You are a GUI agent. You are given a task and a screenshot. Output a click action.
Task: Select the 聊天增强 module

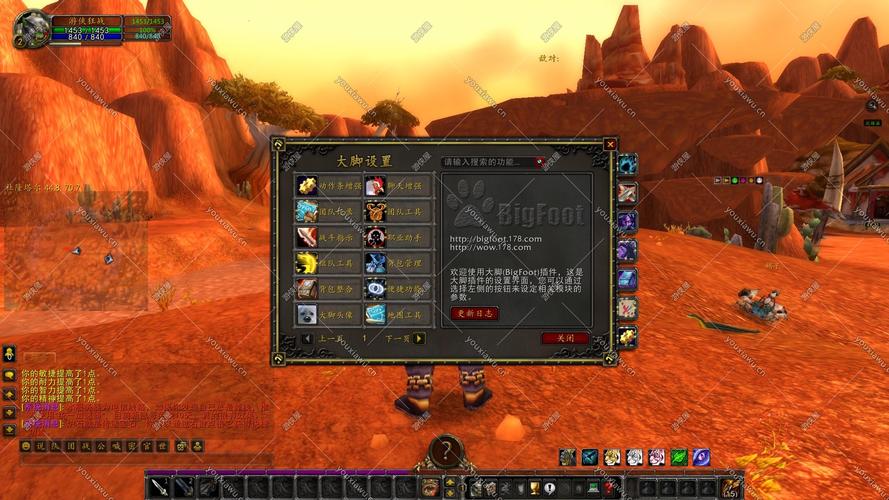[x=375, y=185]
